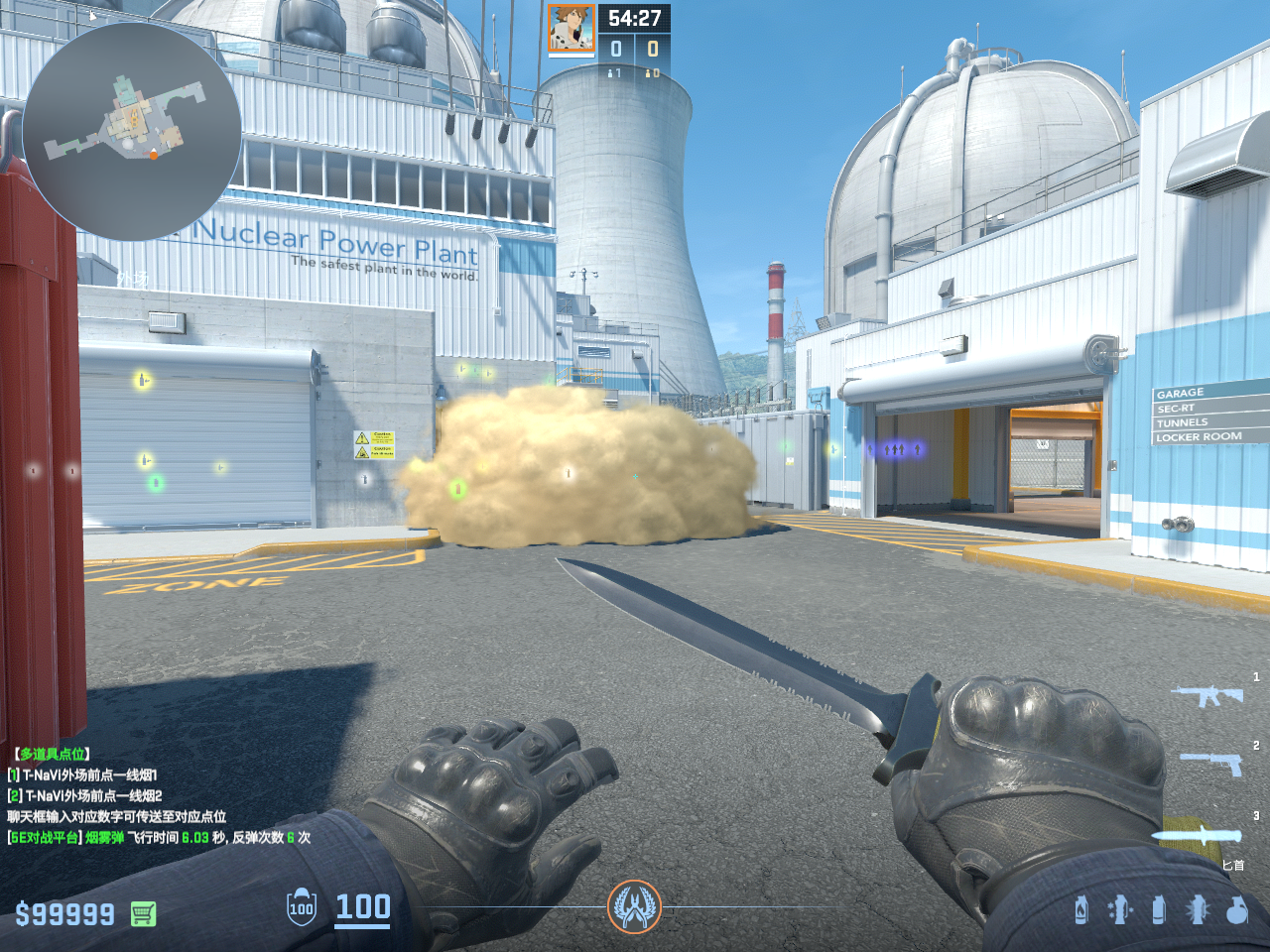This screenshot has height=952, width=1270.
Task: Pick the decoy grenade icon
Action: pyautogui.click(x=1119, y=909)
